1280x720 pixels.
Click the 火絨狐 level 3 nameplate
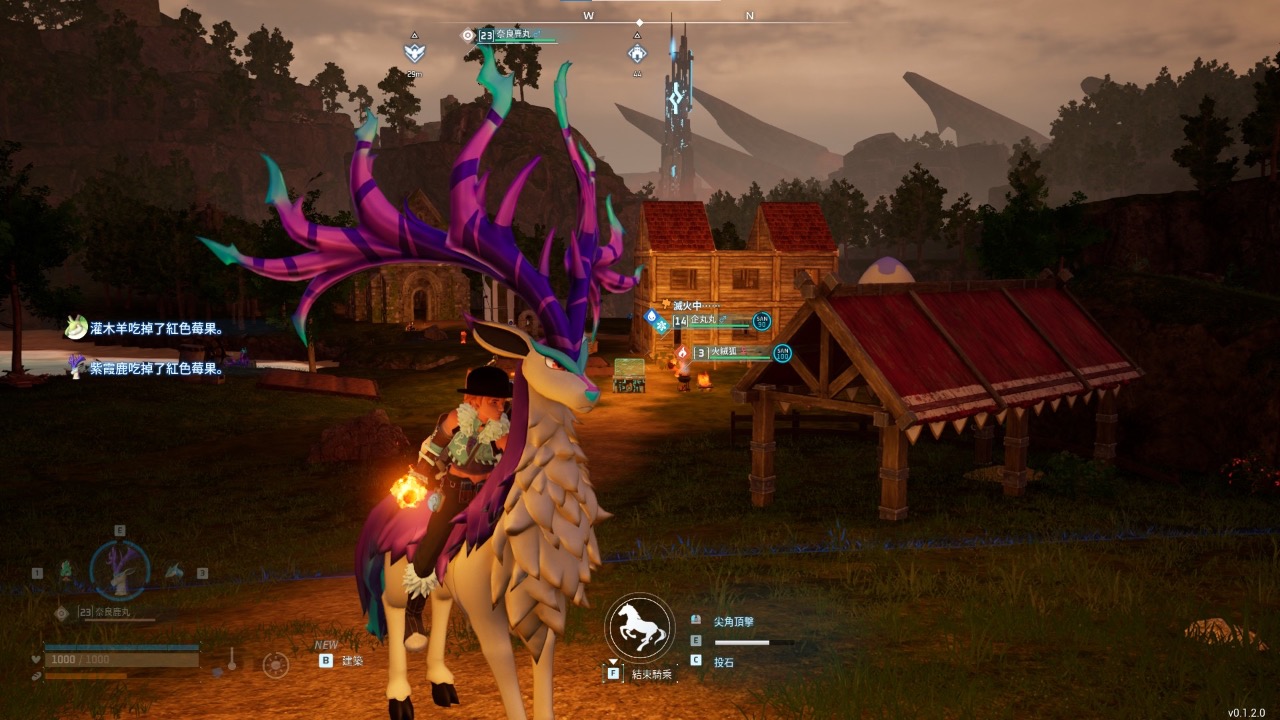coord(731,353)
